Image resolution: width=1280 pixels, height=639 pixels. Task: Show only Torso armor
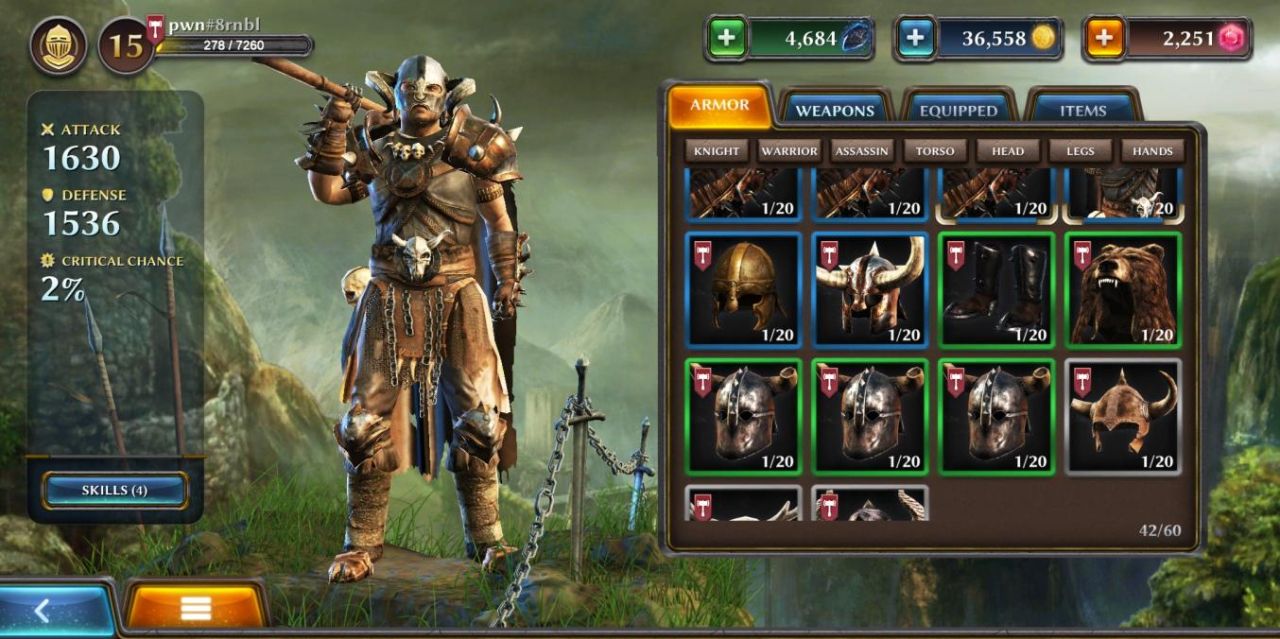click(x=935, y=151)
